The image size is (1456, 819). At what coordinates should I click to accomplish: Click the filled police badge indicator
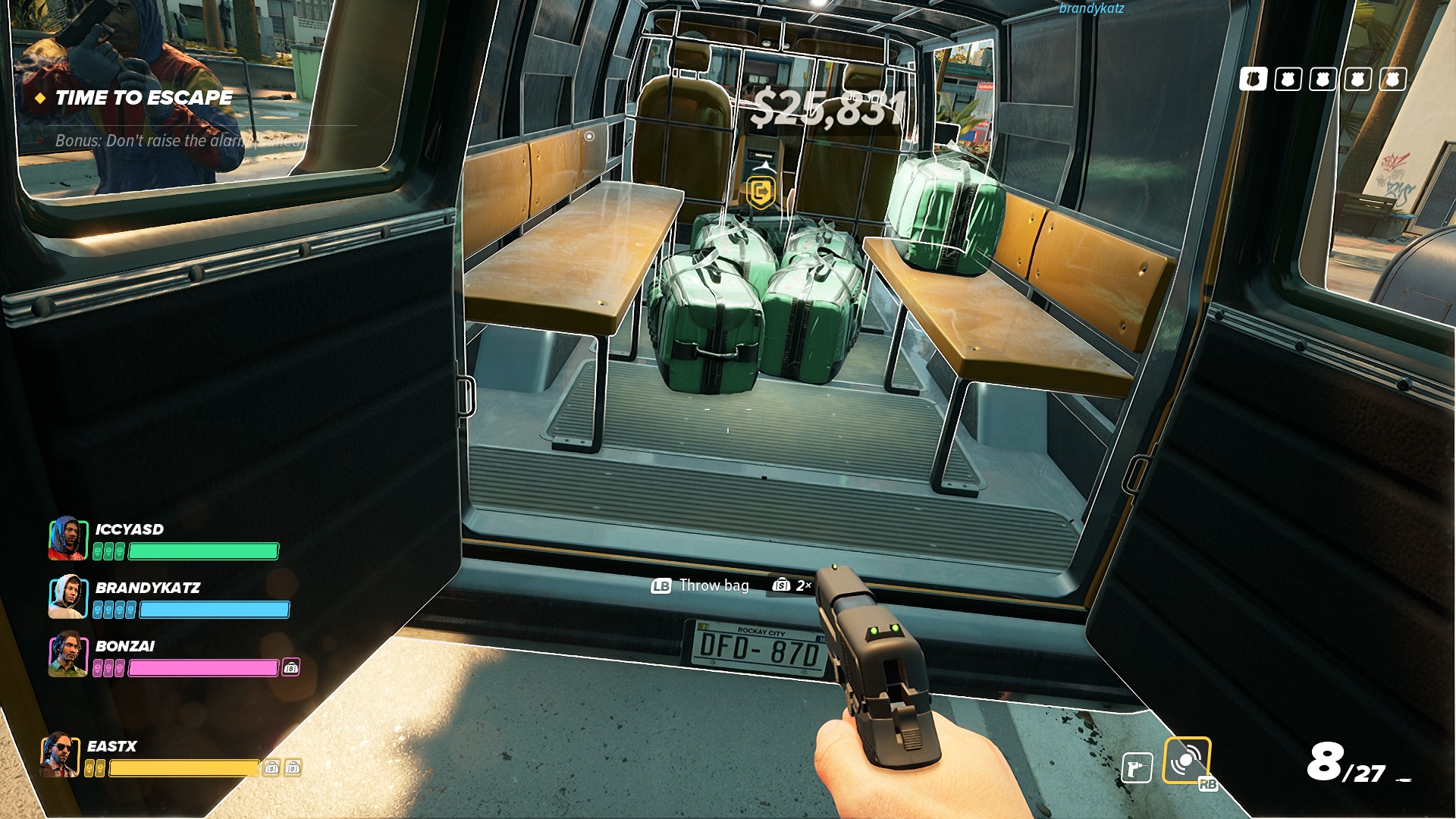click(1253, 79)
